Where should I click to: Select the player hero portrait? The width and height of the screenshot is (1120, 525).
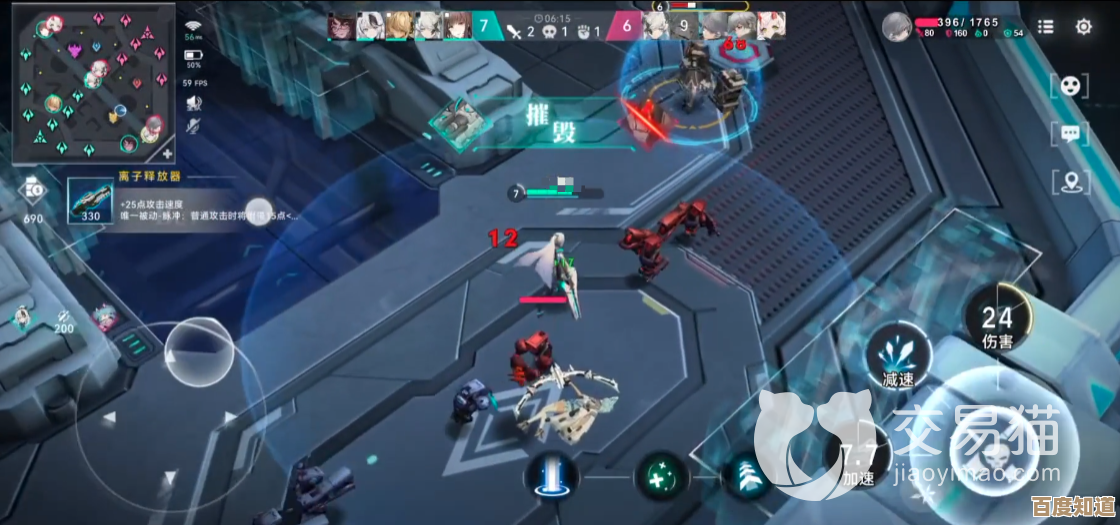point(897,27)
